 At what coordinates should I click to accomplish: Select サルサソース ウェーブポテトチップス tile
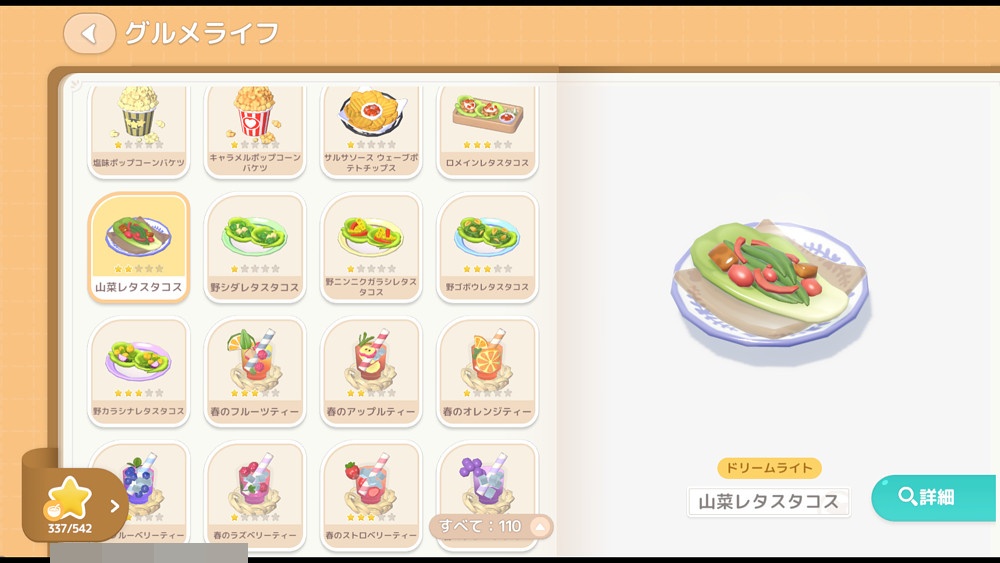point(372,129)
